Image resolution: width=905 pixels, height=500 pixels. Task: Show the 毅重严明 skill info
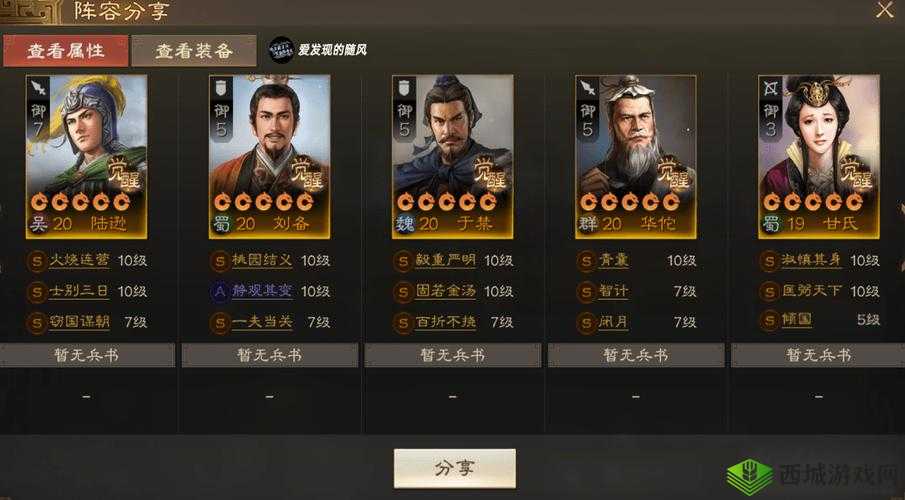point(444,260)
